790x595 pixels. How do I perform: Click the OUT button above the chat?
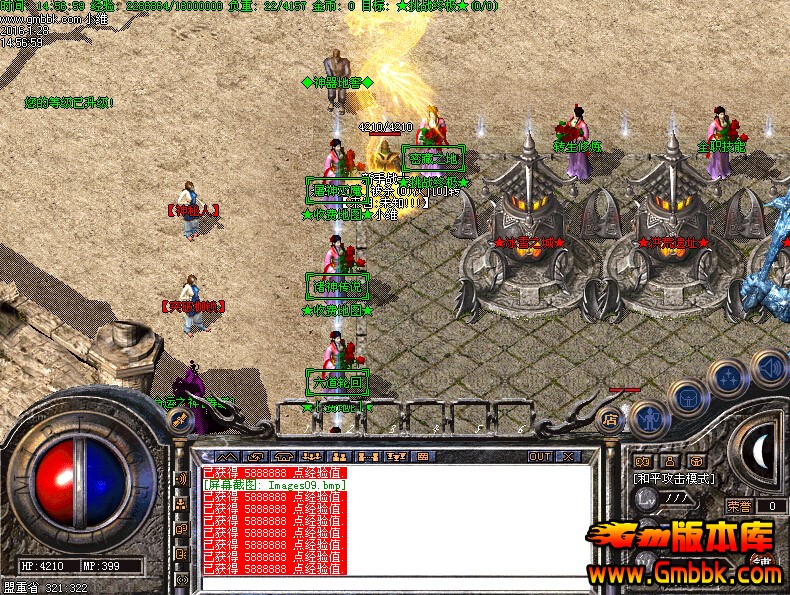pyautogui.click(x=540, y=457)
